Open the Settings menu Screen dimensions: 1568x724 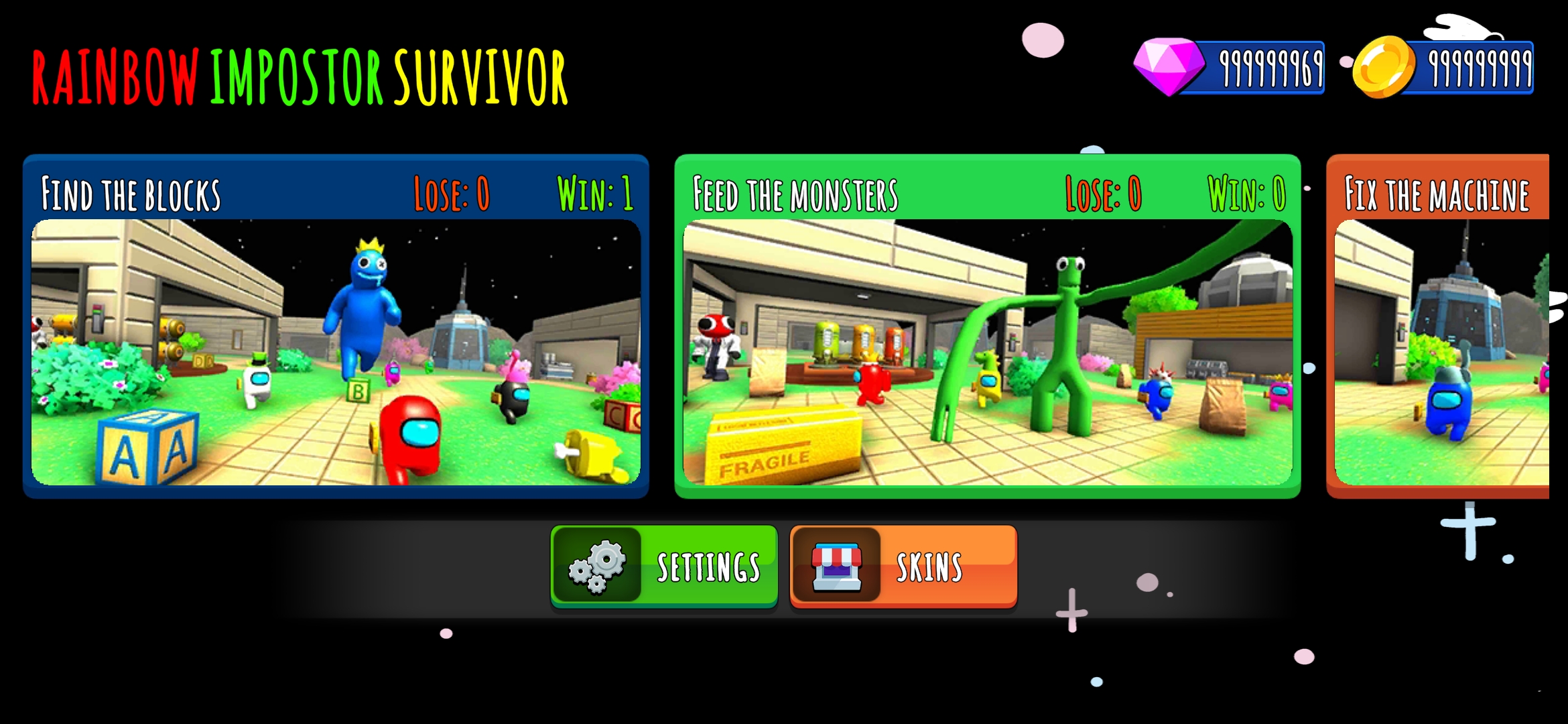[x=664, y=566]
